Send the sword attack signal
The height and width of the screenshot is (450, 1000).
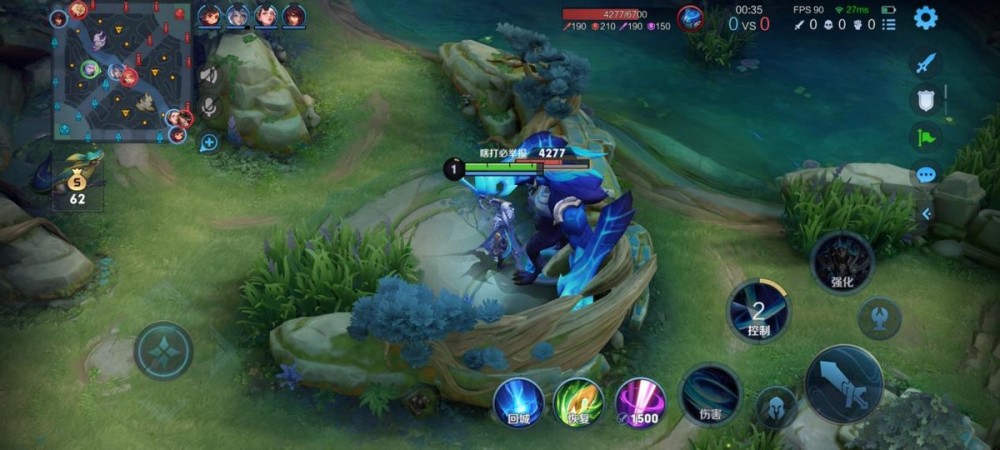point(925,62)
